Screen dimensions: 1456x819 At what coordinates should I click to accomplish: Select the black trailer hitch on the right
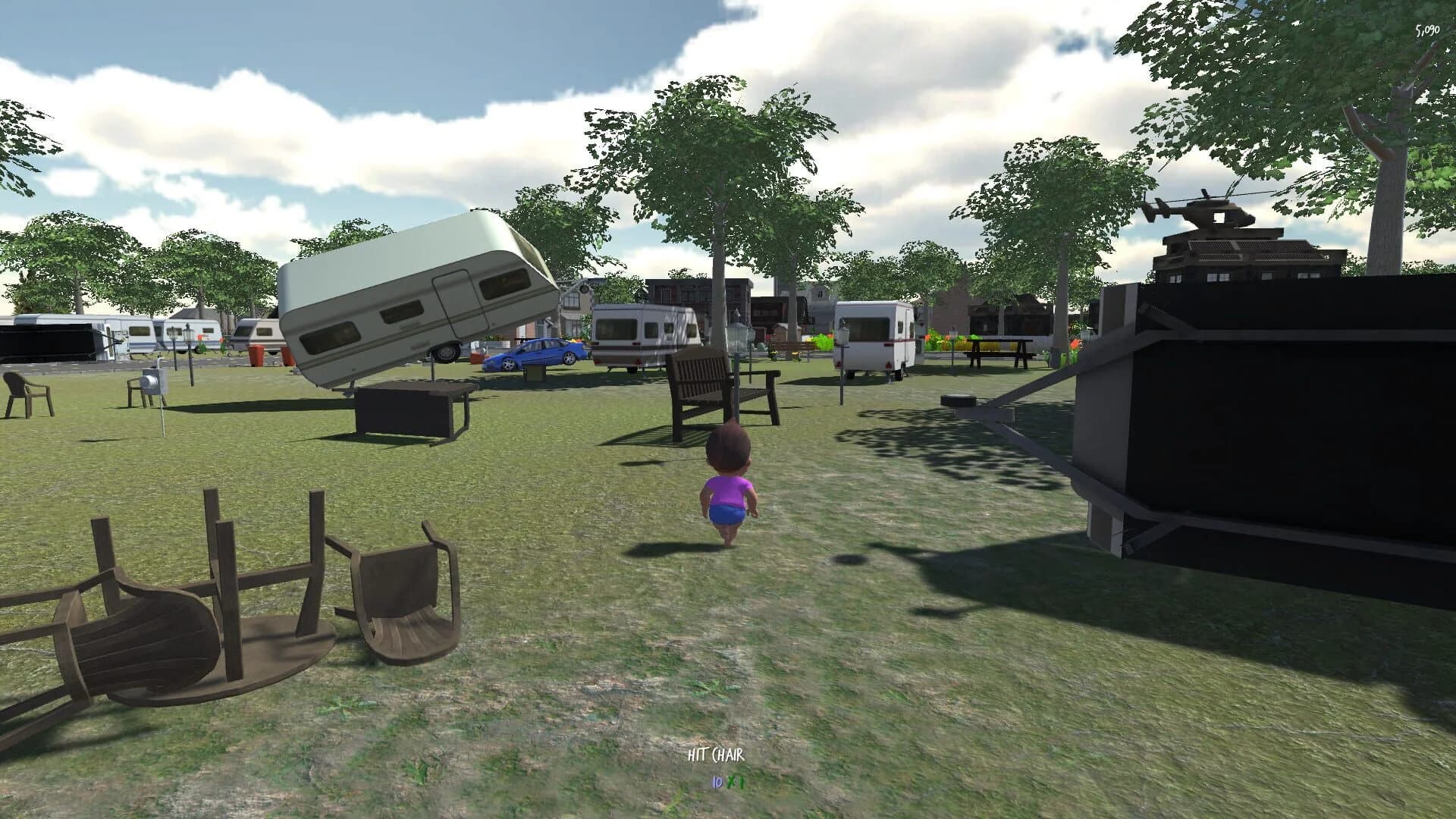[1024, 417]
